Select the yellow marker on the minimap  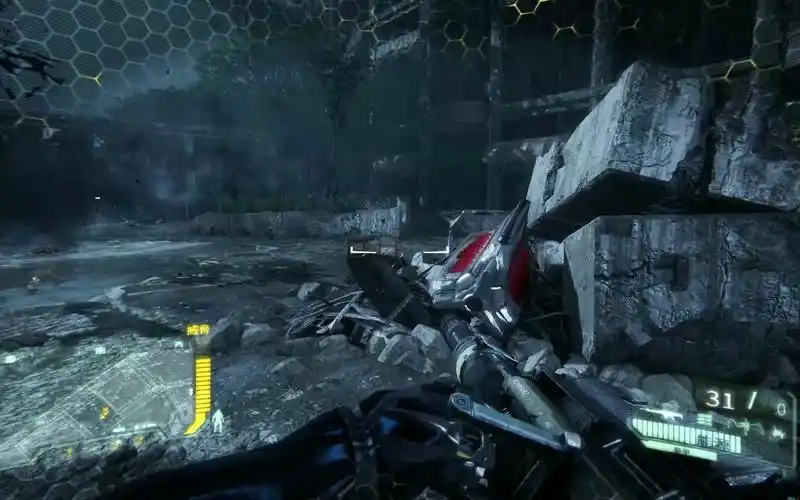pyautogui.click(x=104, y=412)
